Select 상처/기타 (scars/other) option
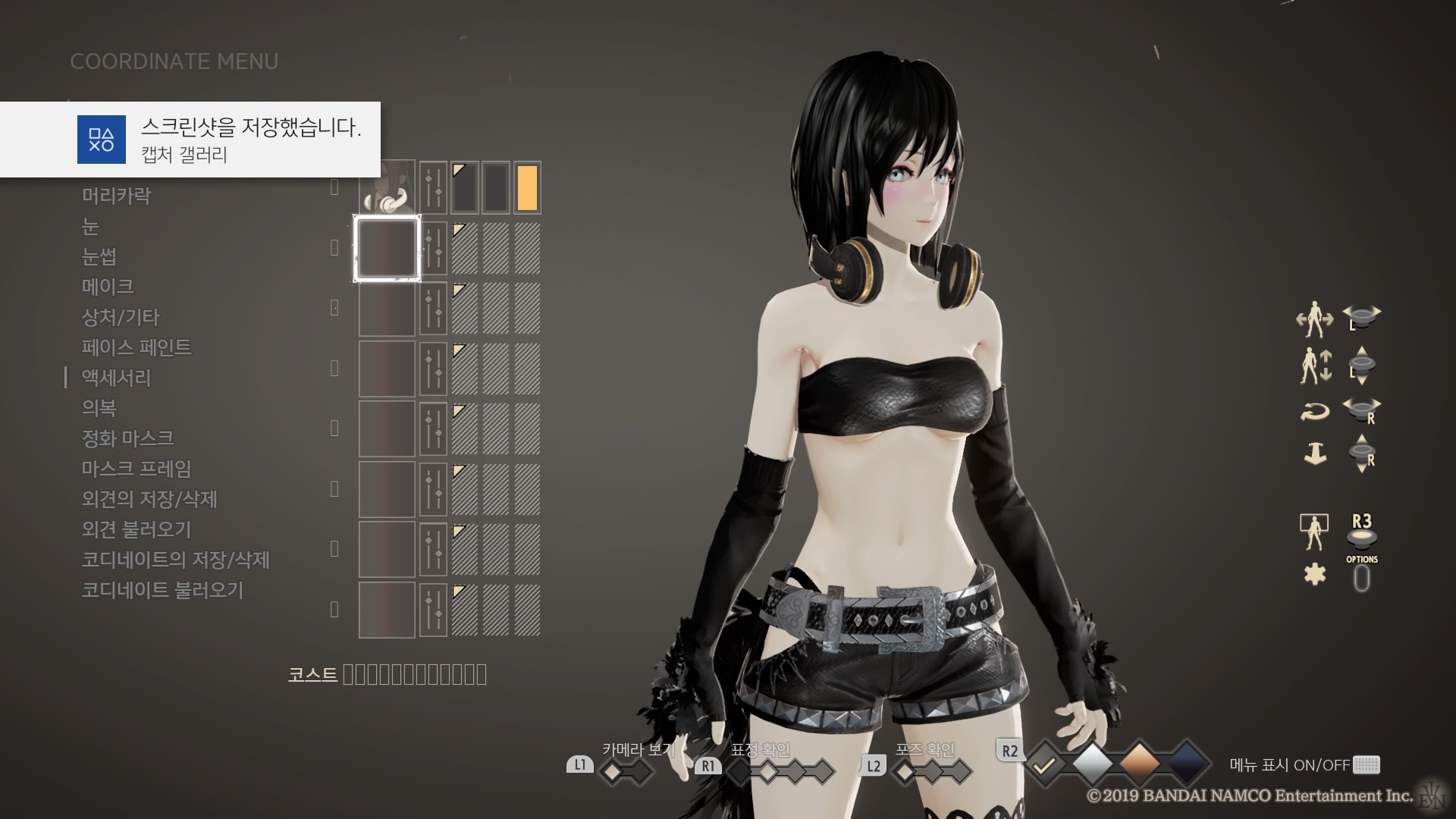1456x819 pixels. 121,317
